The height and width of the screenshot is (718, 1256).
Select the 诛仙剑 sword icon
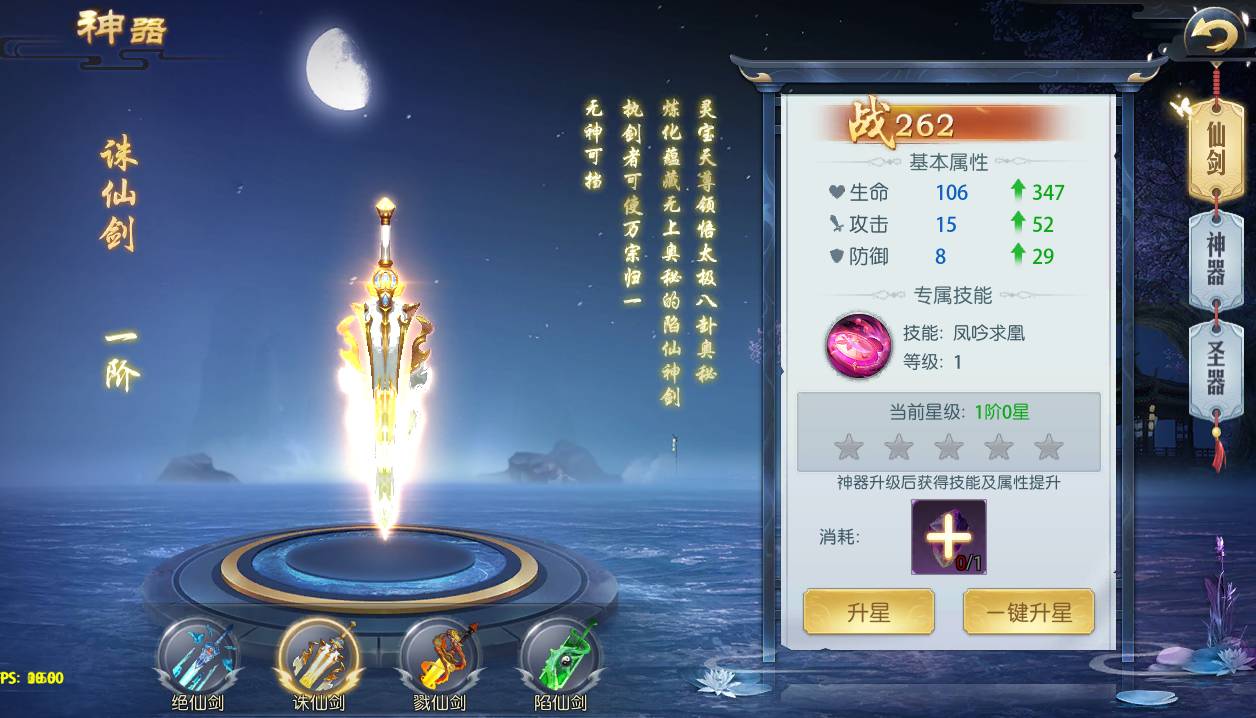pyautogui.click(x=318, y=656)
